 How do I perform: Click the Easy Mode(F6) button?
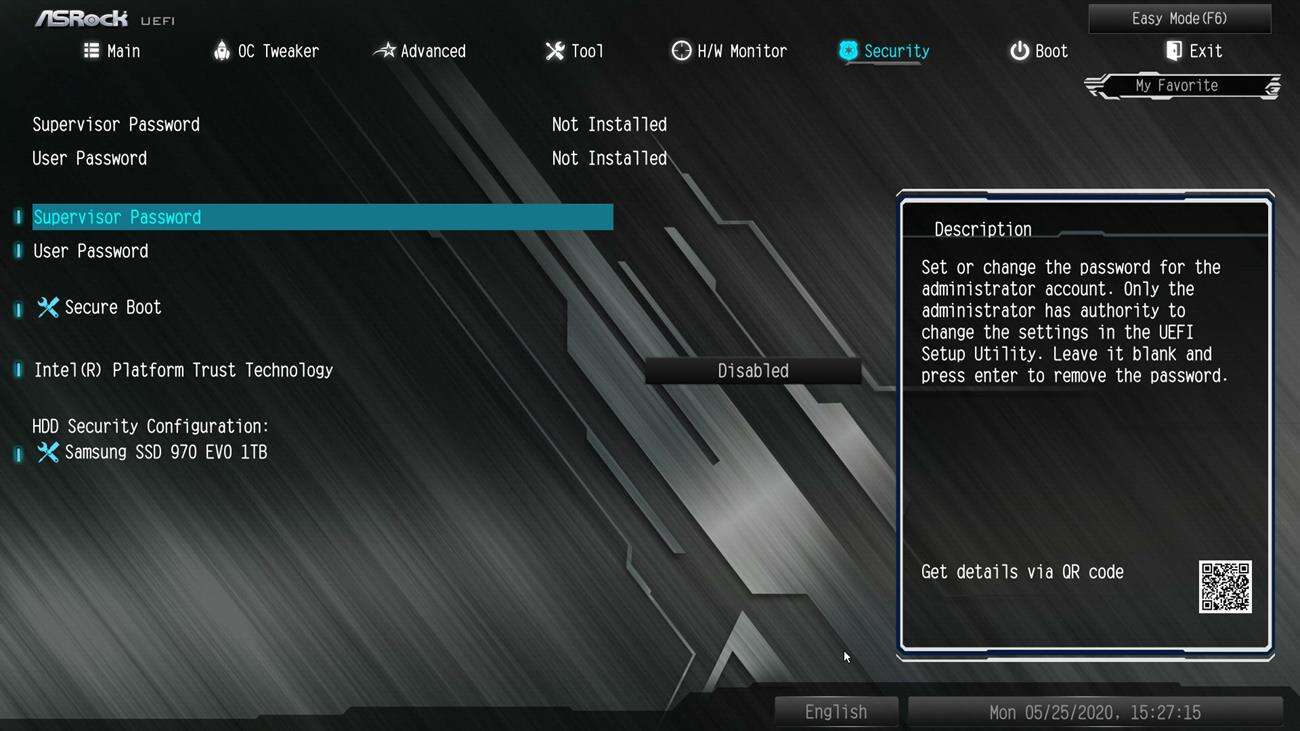click(x=1180, y=18)
